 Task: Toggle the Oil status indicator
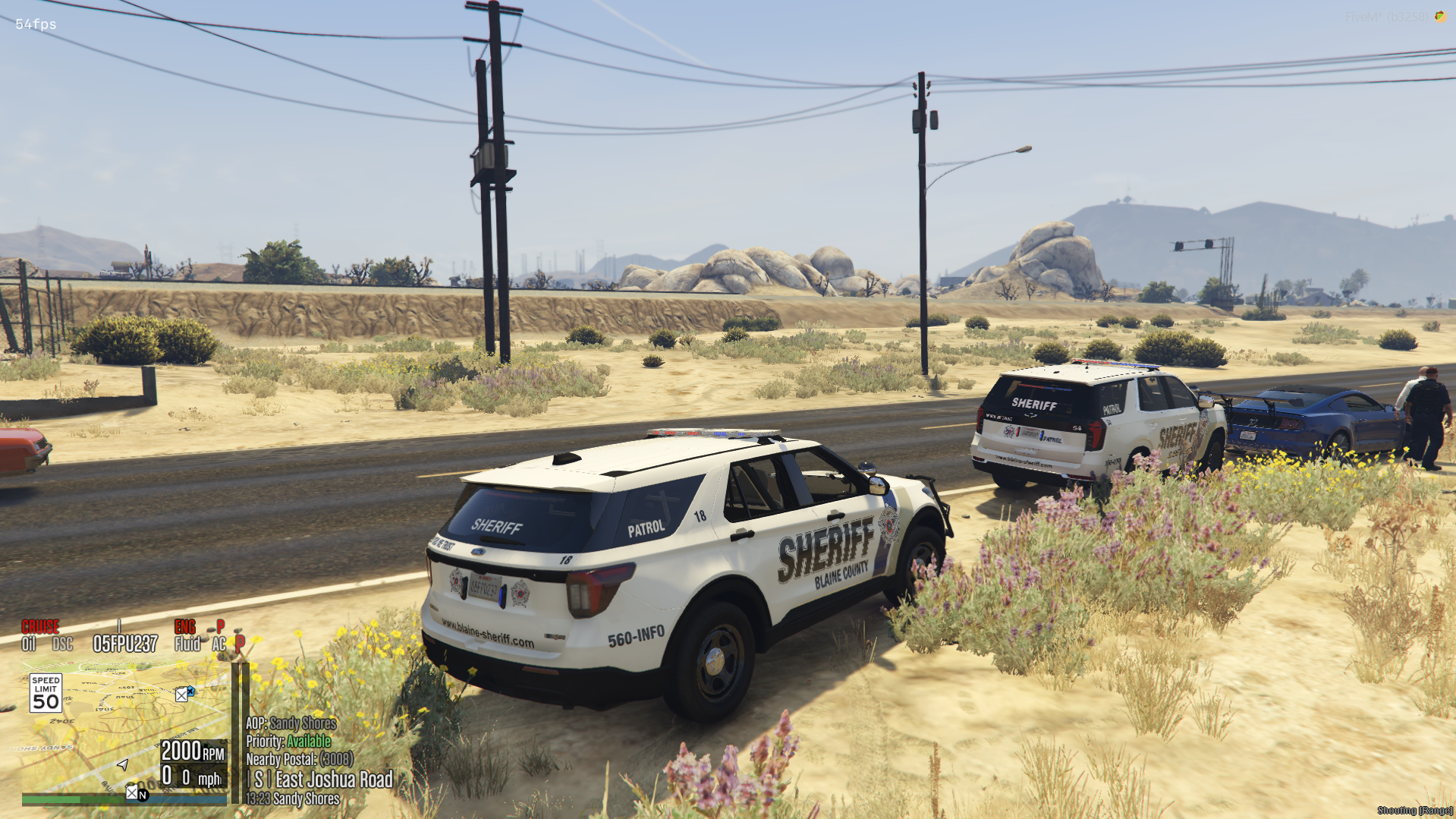pyautogui.click(x=29, y=644)
